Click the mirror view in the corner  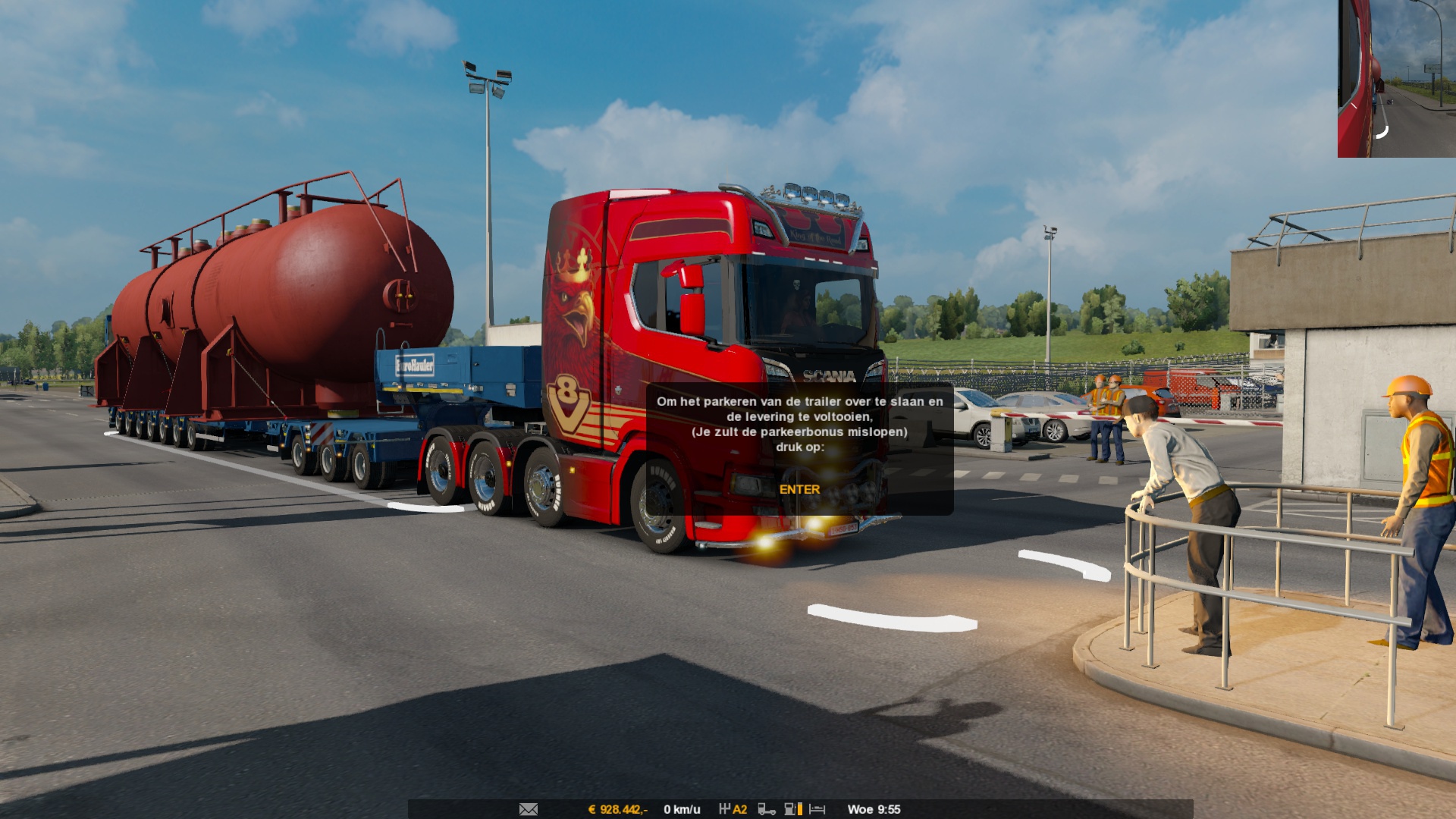(1396, 78)
